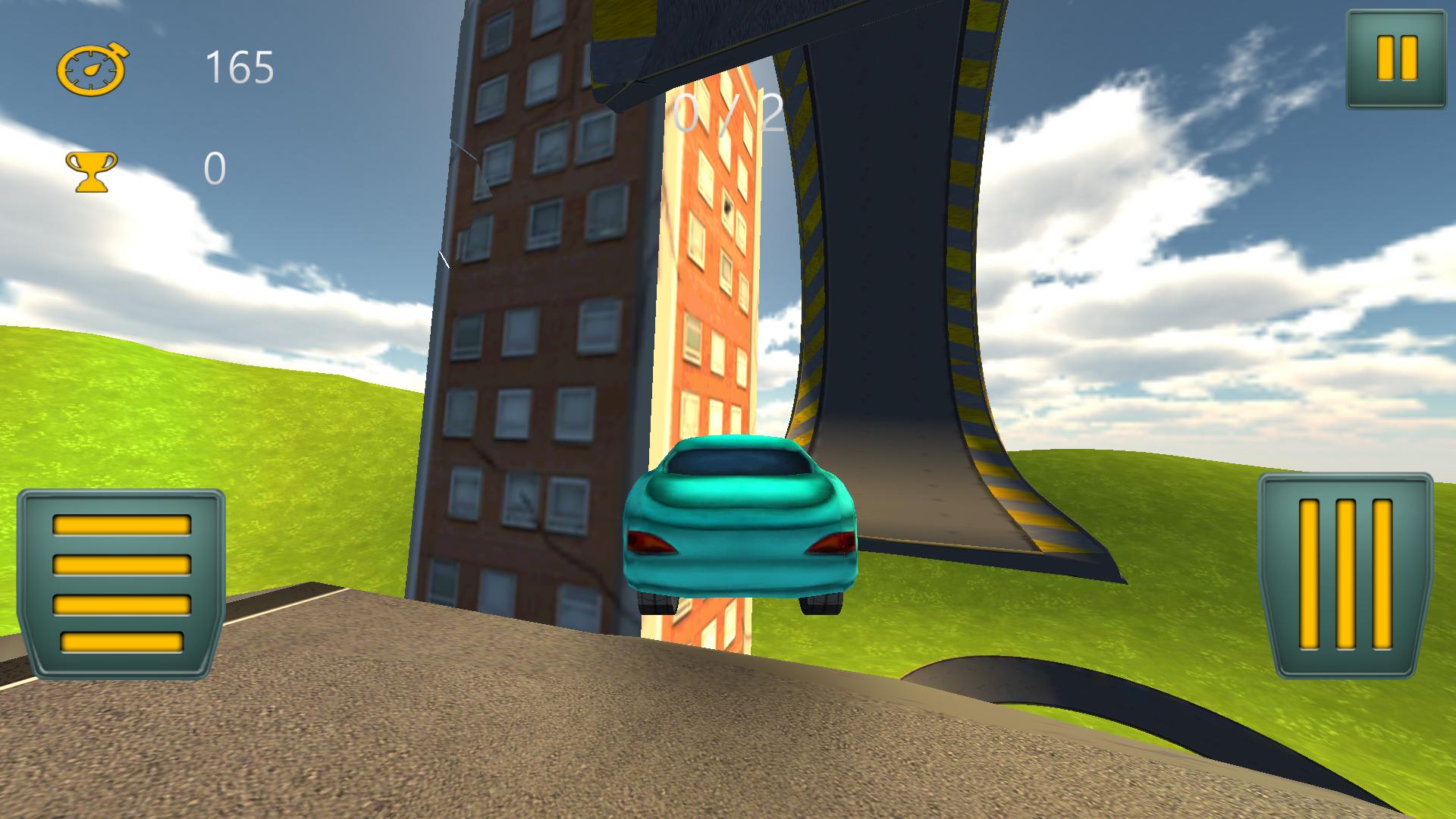Click the trophy count showing 0

point(215,168)
